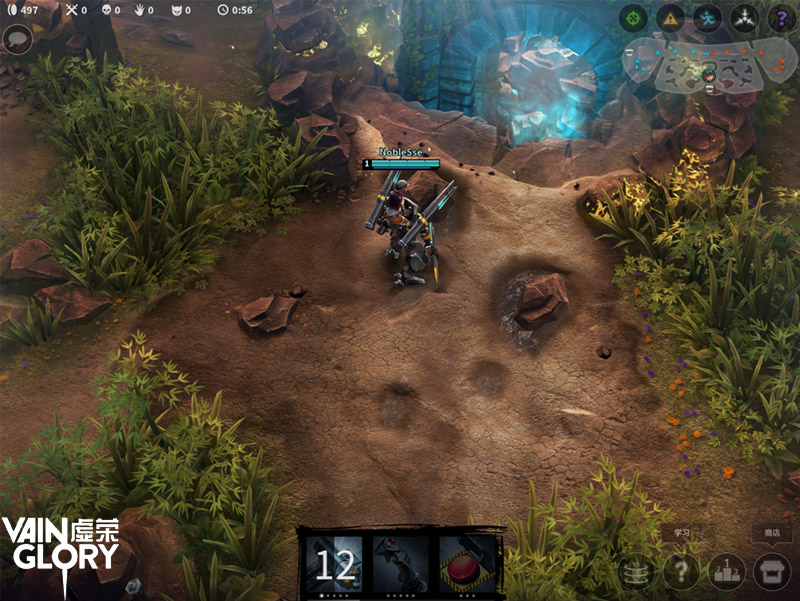The image size is (800, 601).
Task: Show the podium scoreboard
Action: coord(727,572)
